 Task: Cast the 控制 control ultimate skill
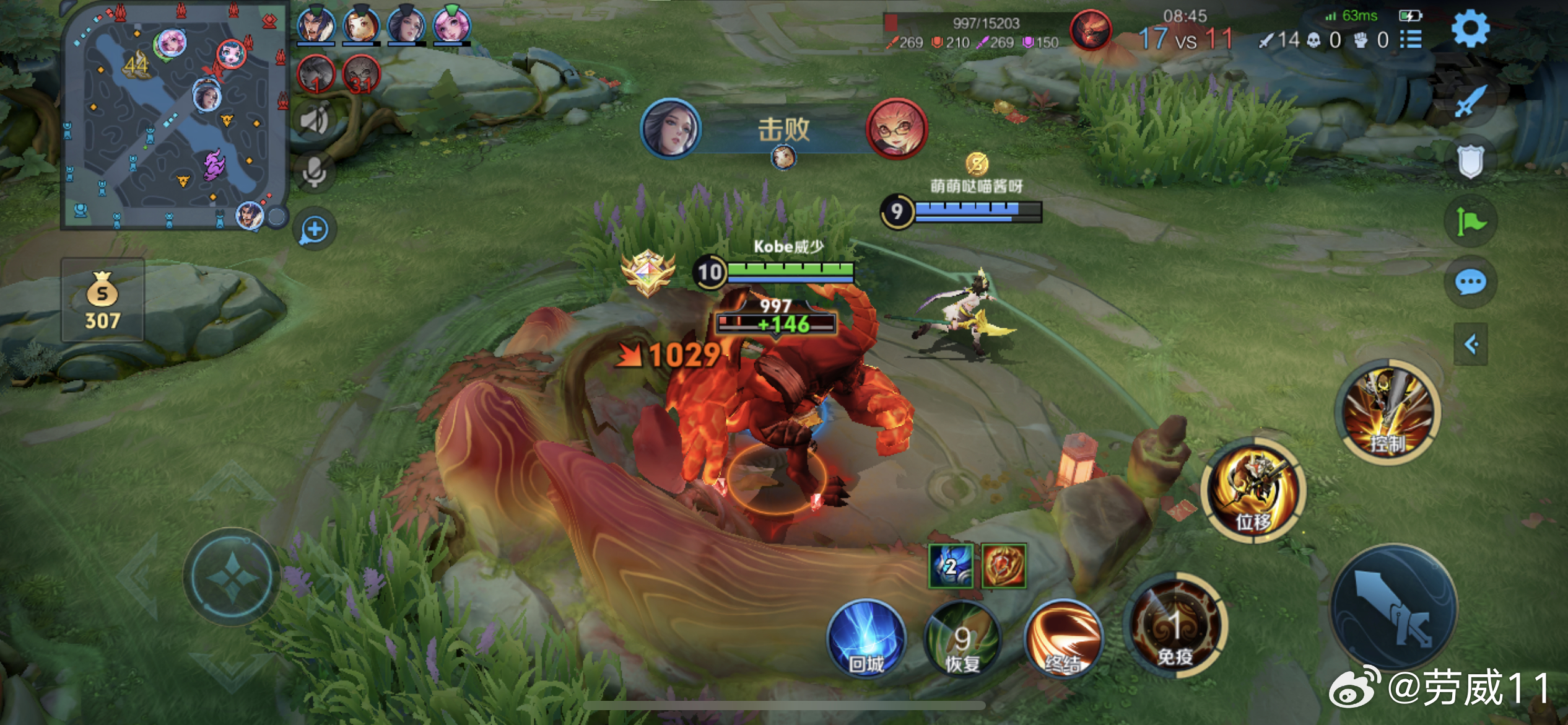click(x=1388, y=412)
